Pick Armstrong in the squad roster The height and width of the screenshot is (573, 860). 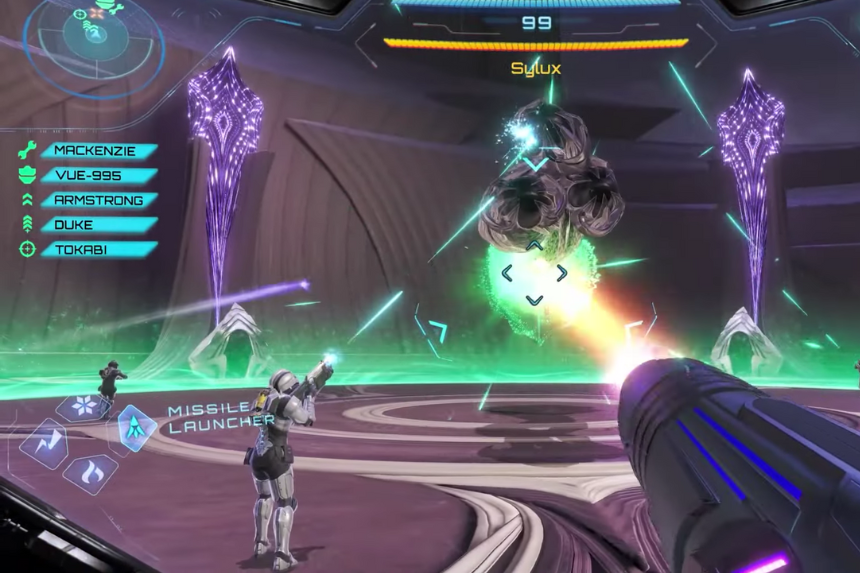coord(98,200)
